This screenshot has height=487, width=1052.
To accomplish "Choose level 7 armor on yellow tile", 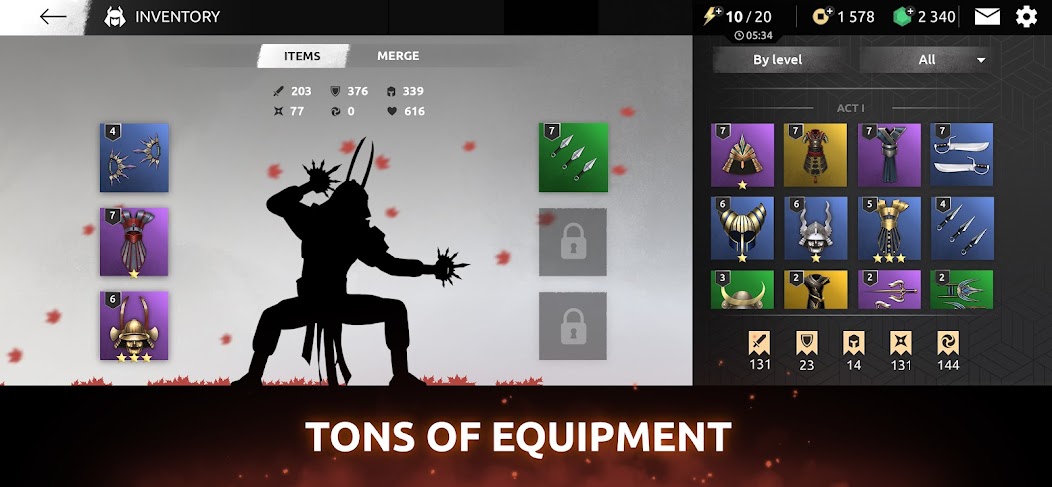I will 815,155.
